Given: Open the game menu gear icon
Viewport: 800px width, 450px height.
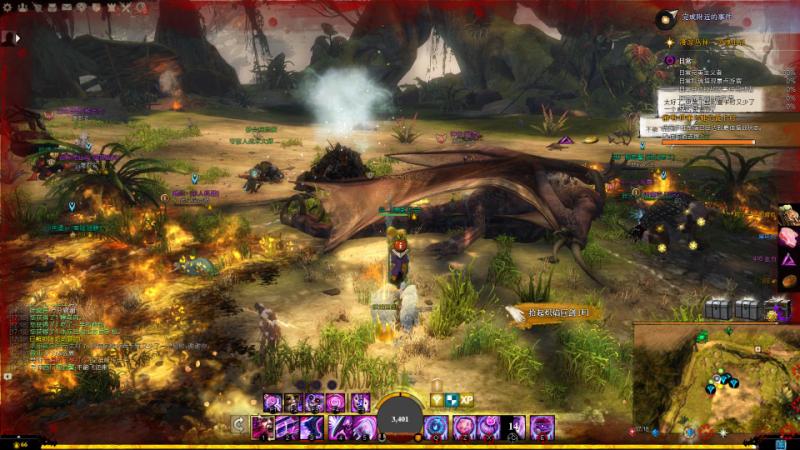Looking at the screenshot, I should coord(9,7).
